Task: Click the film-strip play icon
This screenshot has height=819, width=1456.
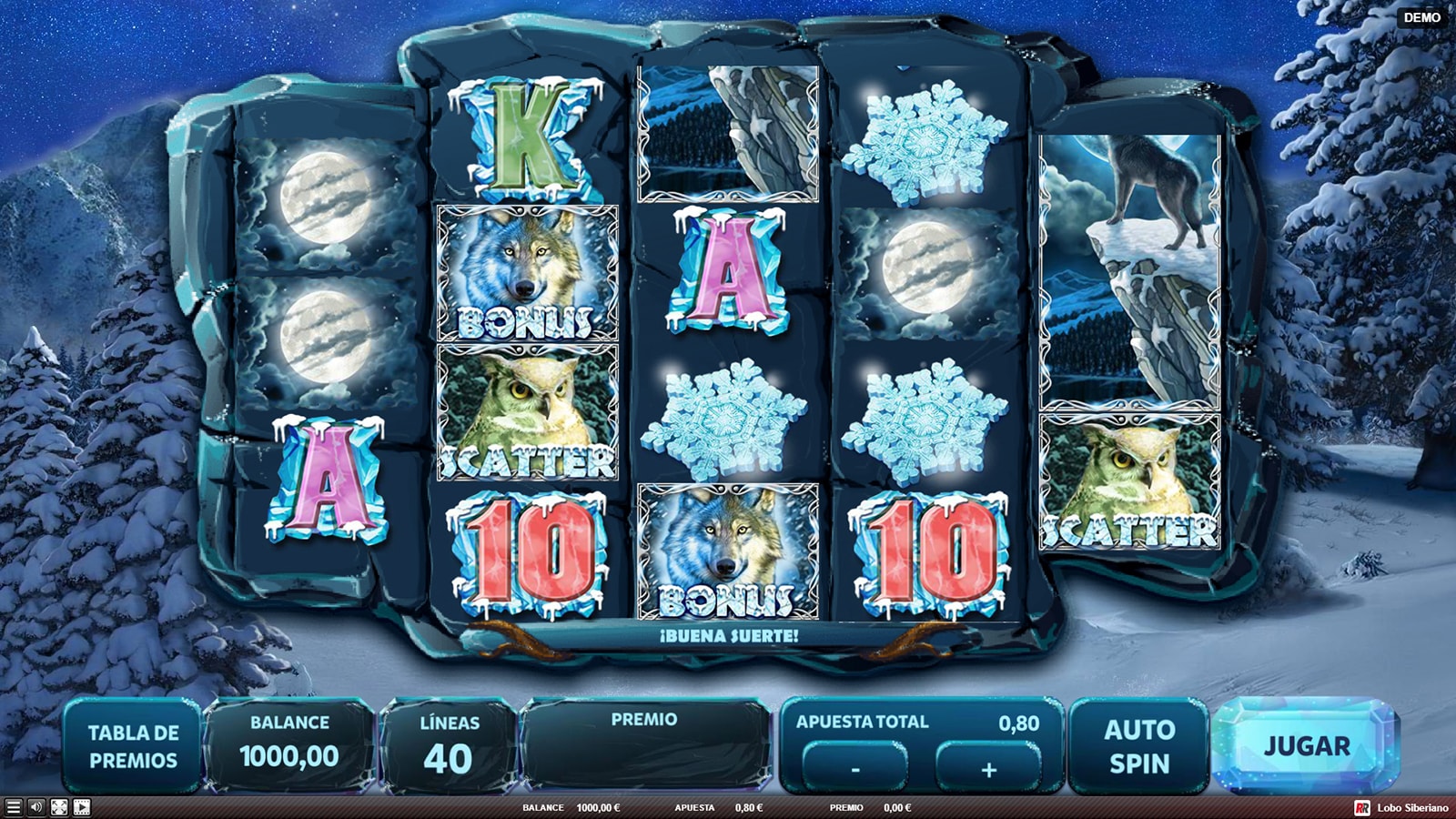Action: (x=82, y=807)
